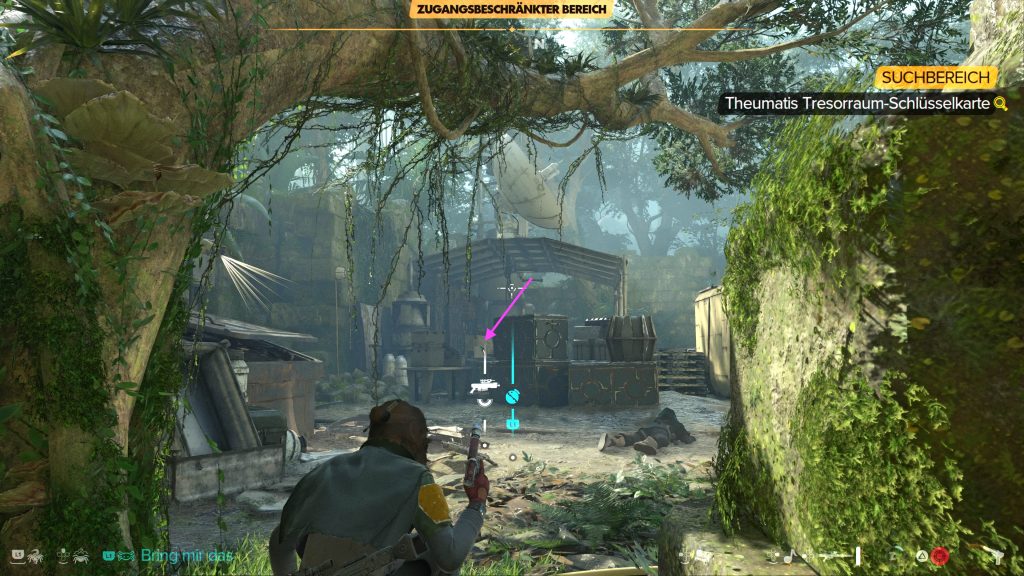Click the red wanted-status icon

[x=939, y=555]
